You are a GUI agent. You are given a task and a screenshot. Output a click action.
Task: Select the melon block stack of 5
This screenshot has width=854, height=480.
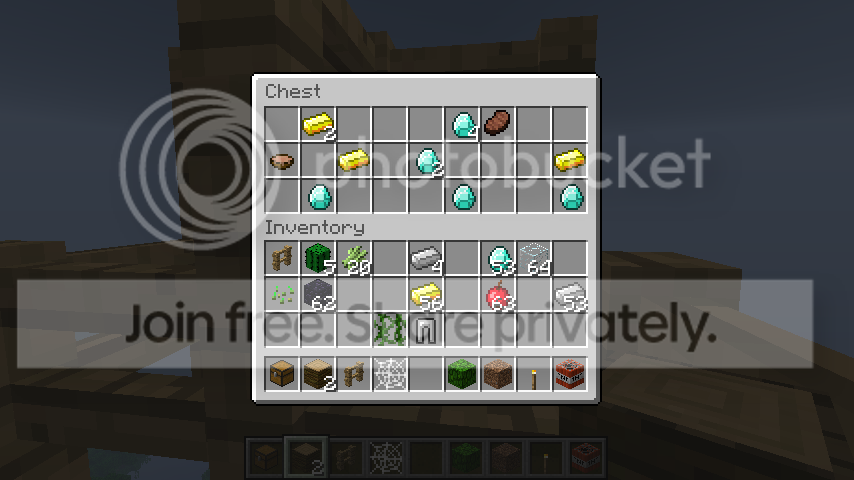point(318,260)
